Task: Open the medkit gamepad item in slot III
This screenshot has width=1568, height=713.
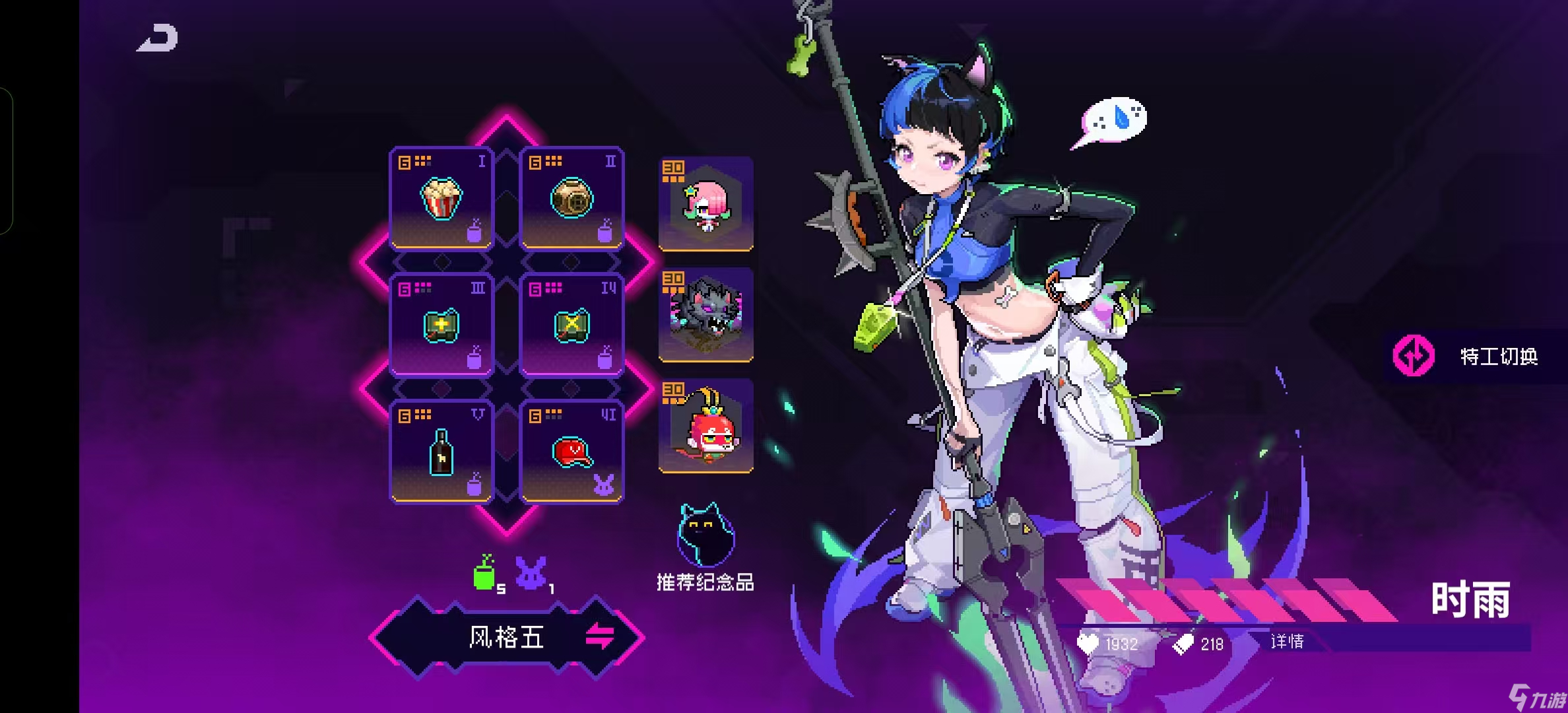Action: (x=441, y=325)
